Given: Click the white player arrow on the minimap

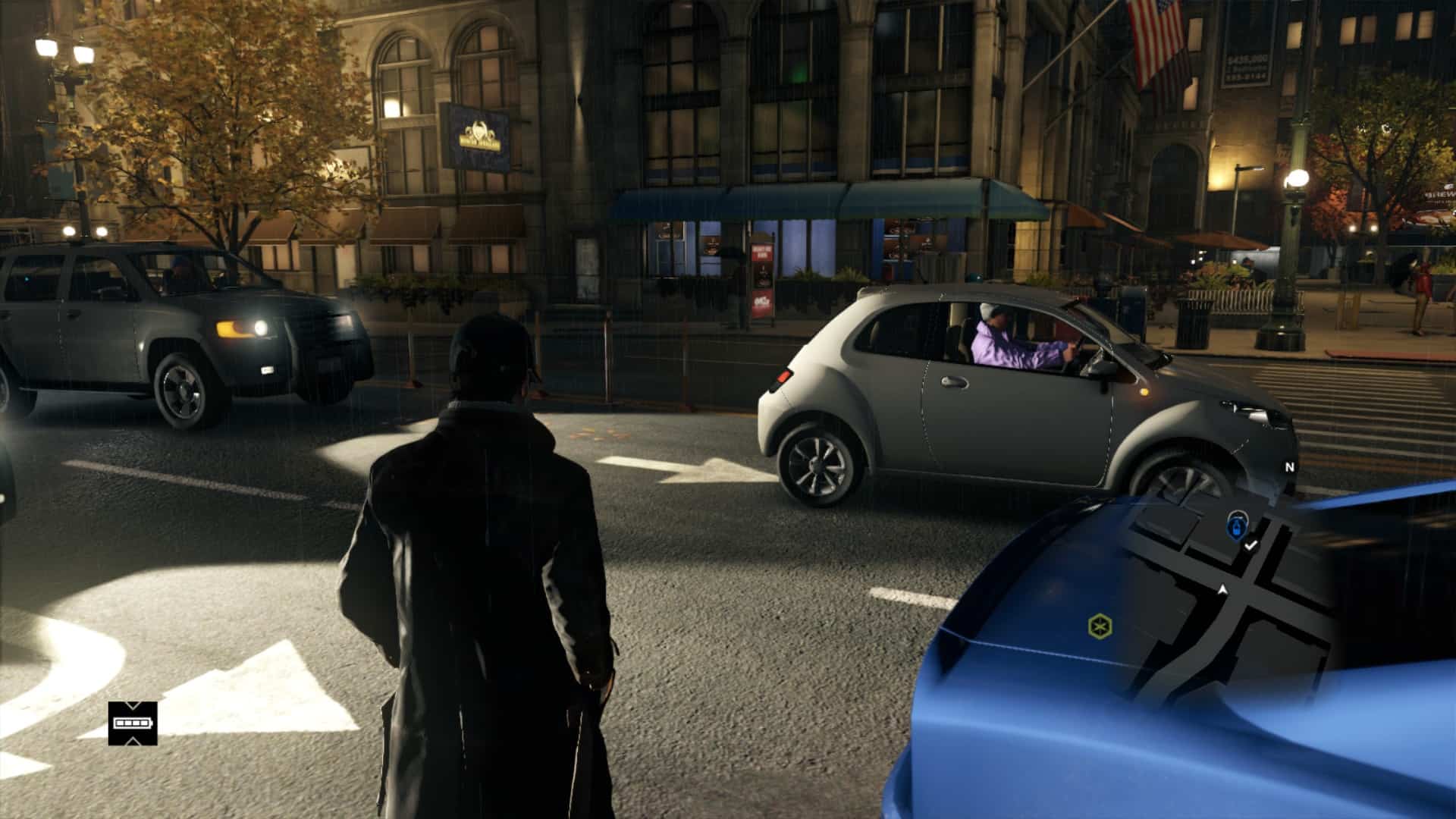Looking at the screenshot, I should coord(1222,589).
